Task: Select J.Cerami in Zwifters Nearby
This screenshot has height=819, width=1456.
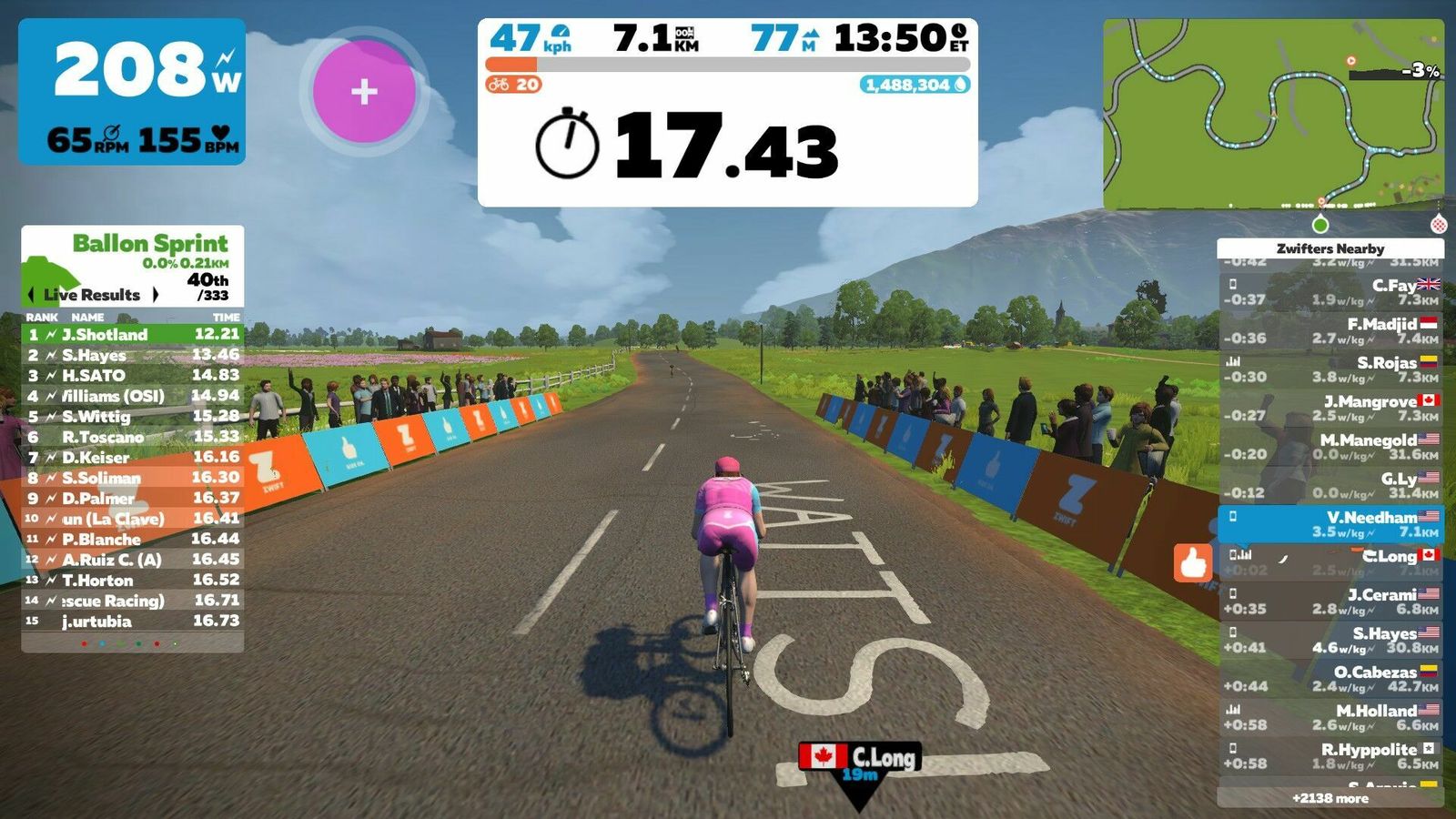Action: click(1330, 602)
